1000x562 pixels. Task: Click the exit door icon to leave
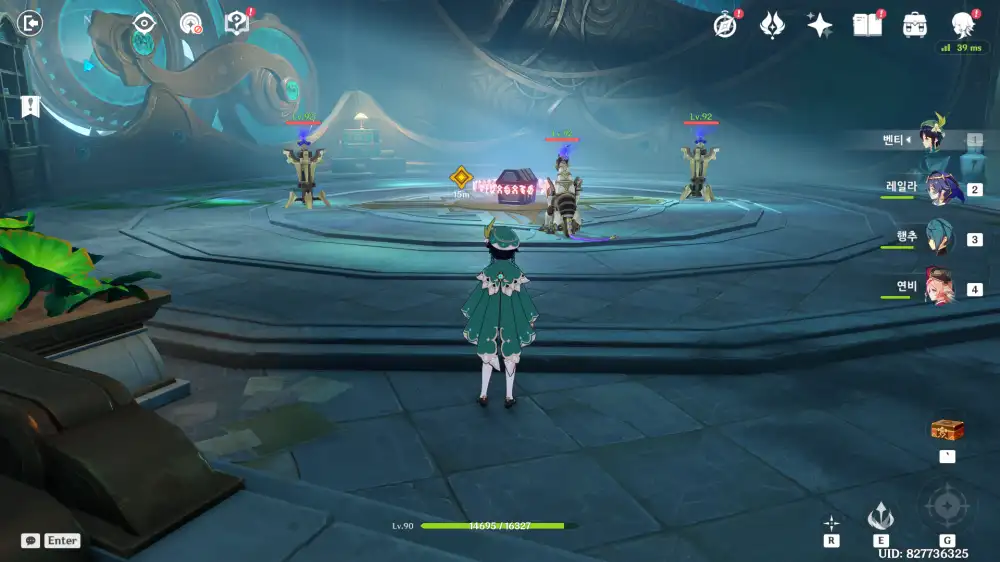(31, 23)
